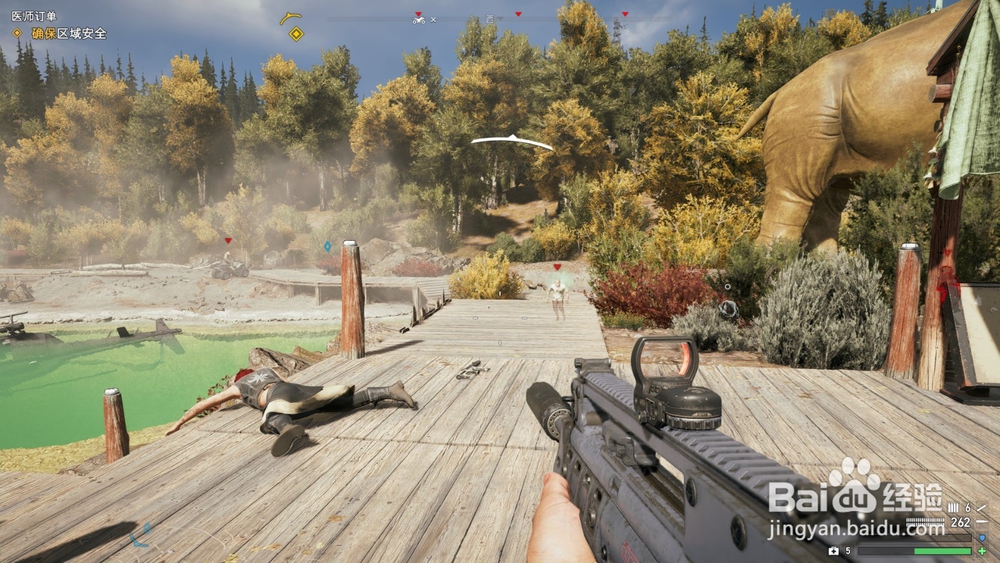Click the yellow diamond objective marker on compass

point(296,34)
